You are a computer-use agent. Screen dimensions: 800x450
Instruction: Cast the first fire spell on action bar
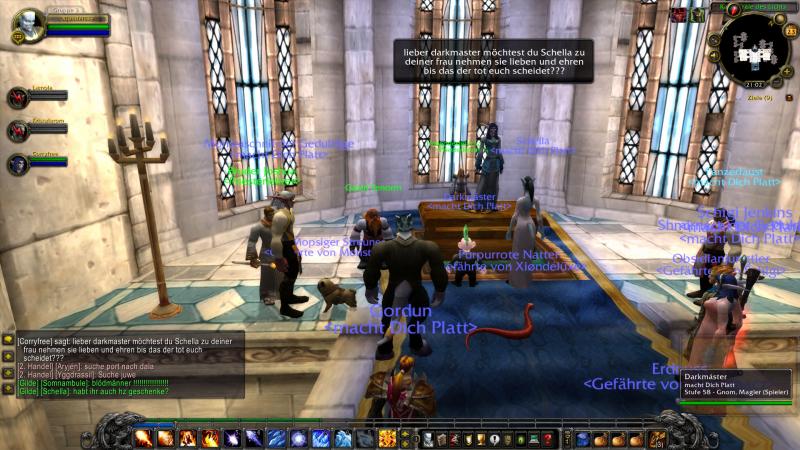click(141, 438)
